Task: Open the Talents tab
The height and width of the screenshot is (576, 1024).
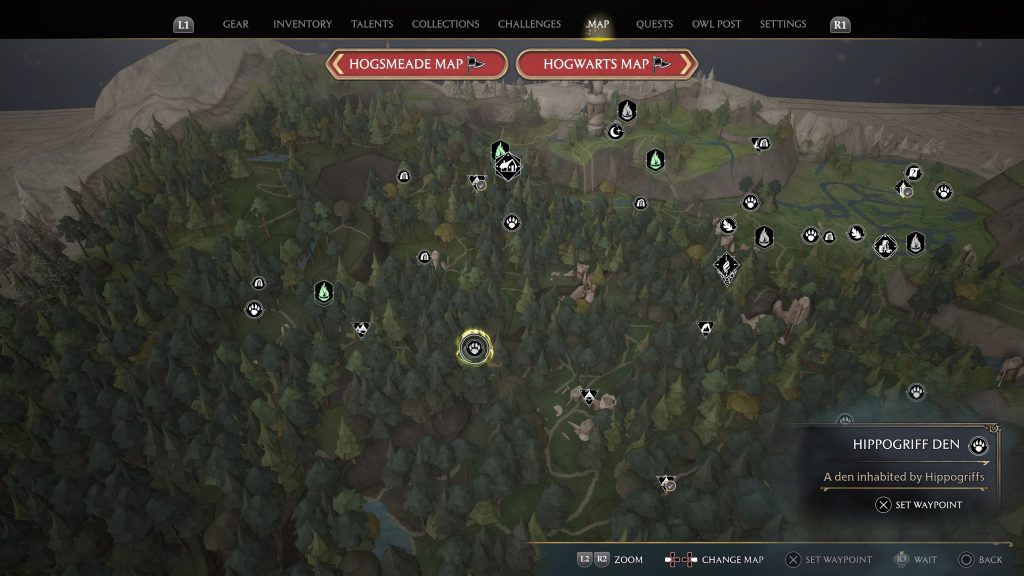Action: coord(373,24)
